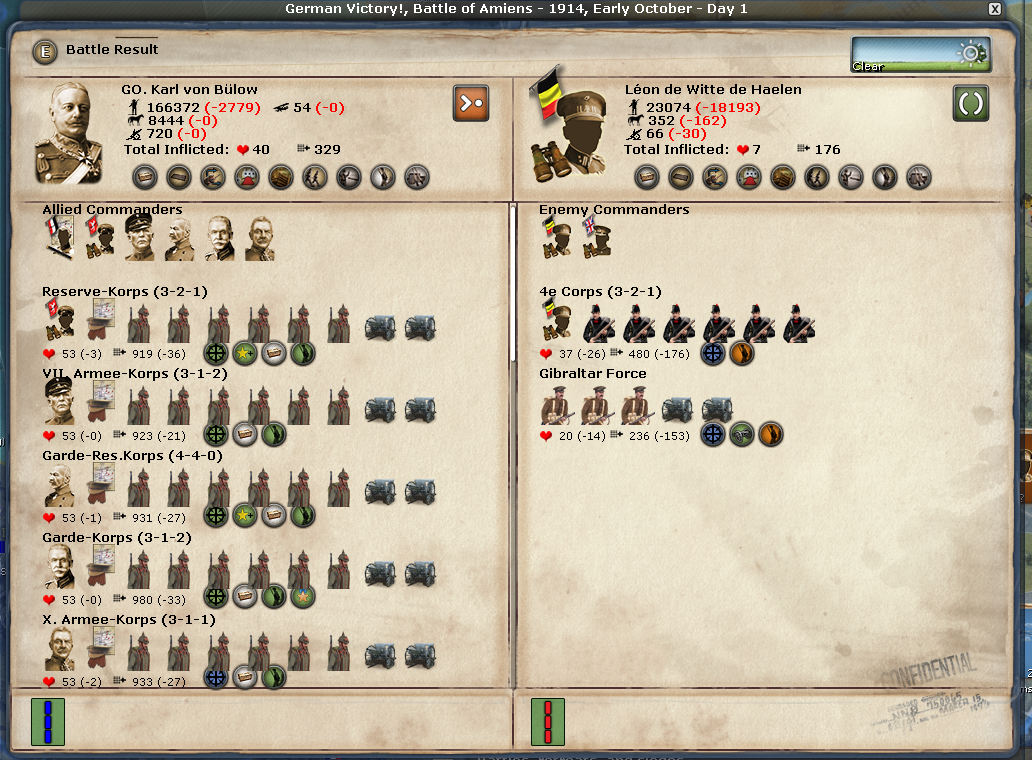The width and height of the screenshot is (1032, 760).
Task: Click the green parentheses button beside de Witte
Action: coord(971,103)
